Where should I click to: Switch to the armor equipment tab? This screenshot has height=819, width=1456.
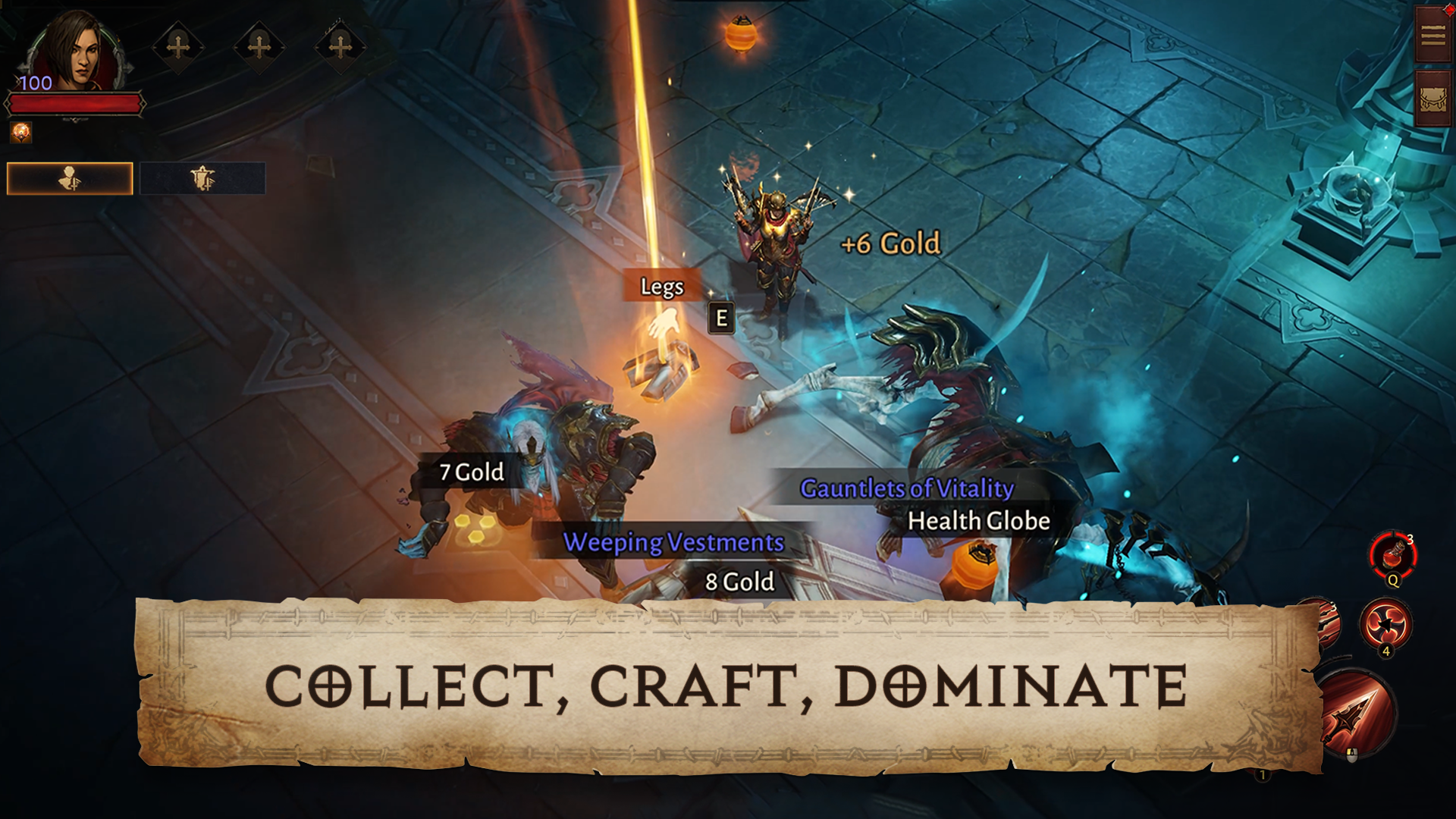[x=201, y=176]
